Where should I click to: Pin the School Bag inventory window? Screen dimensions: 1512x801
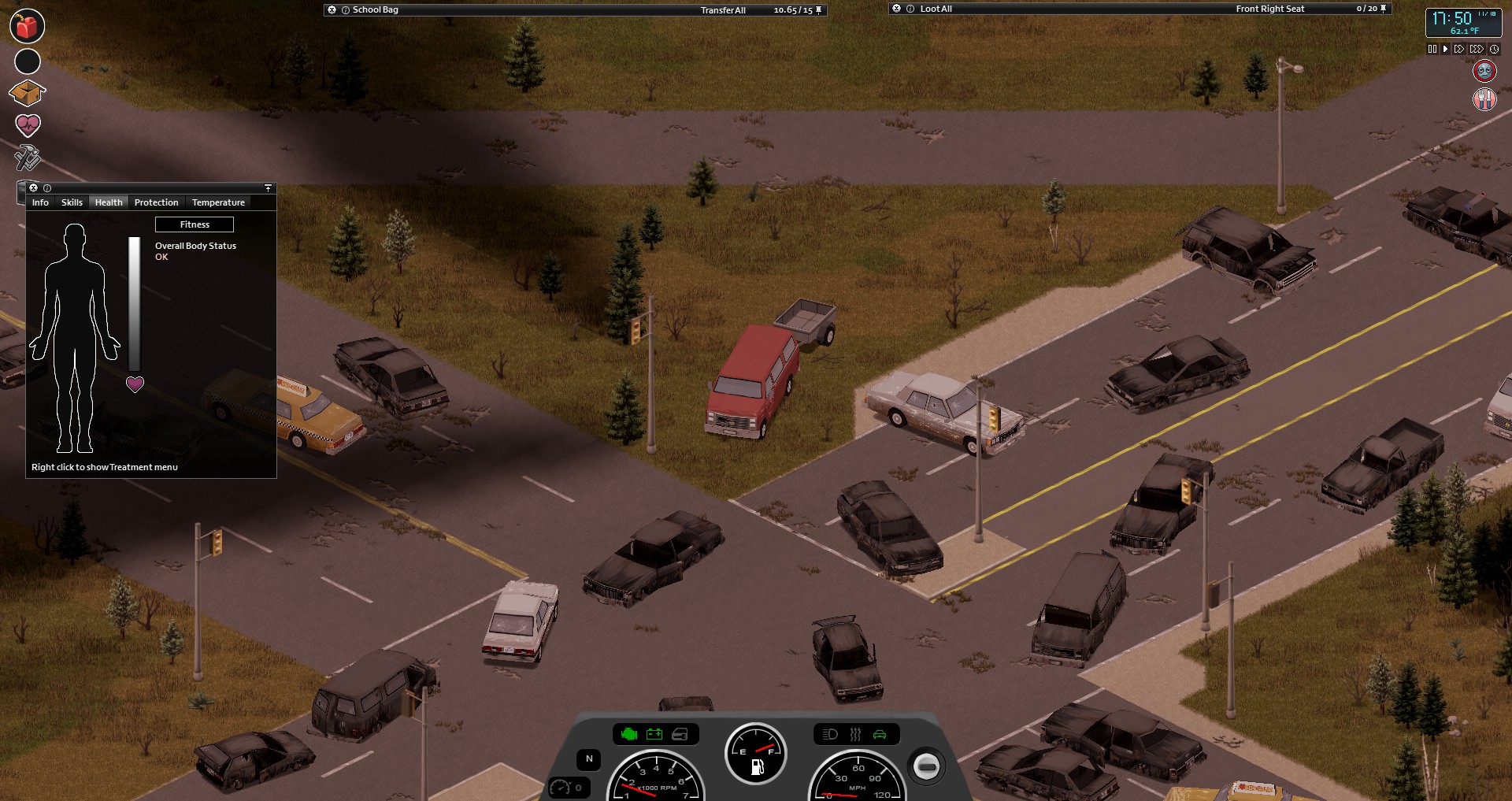point(817,10)
